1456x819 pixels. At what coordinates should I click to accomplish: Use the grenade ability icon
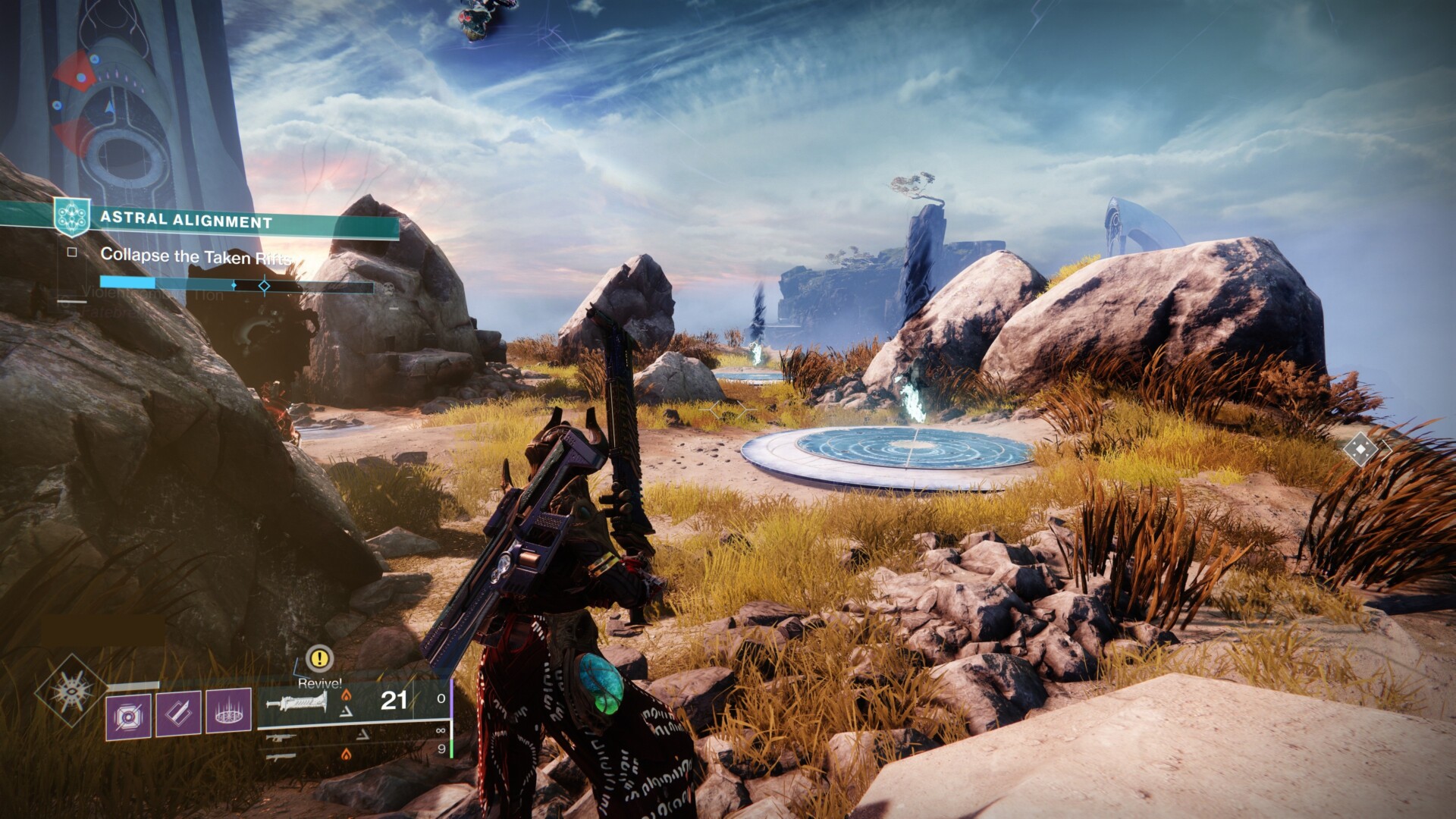click(128, 715)
